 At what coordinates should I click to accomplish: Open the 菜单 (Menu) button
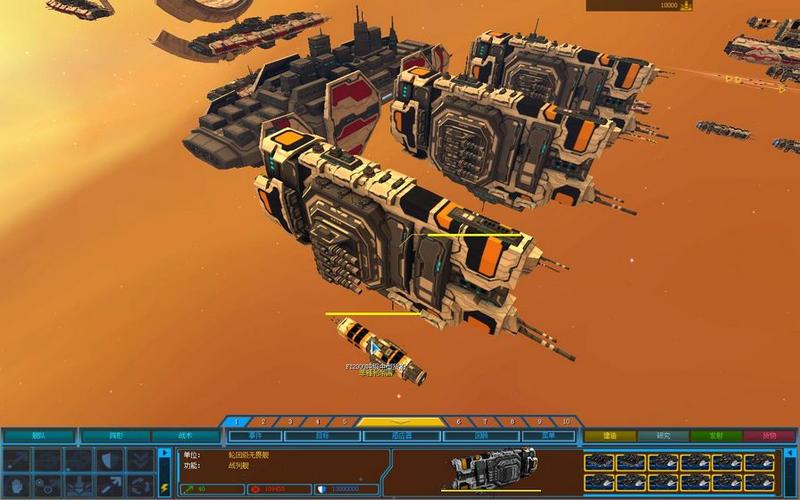pyautogui.click(x=549, y=436)
